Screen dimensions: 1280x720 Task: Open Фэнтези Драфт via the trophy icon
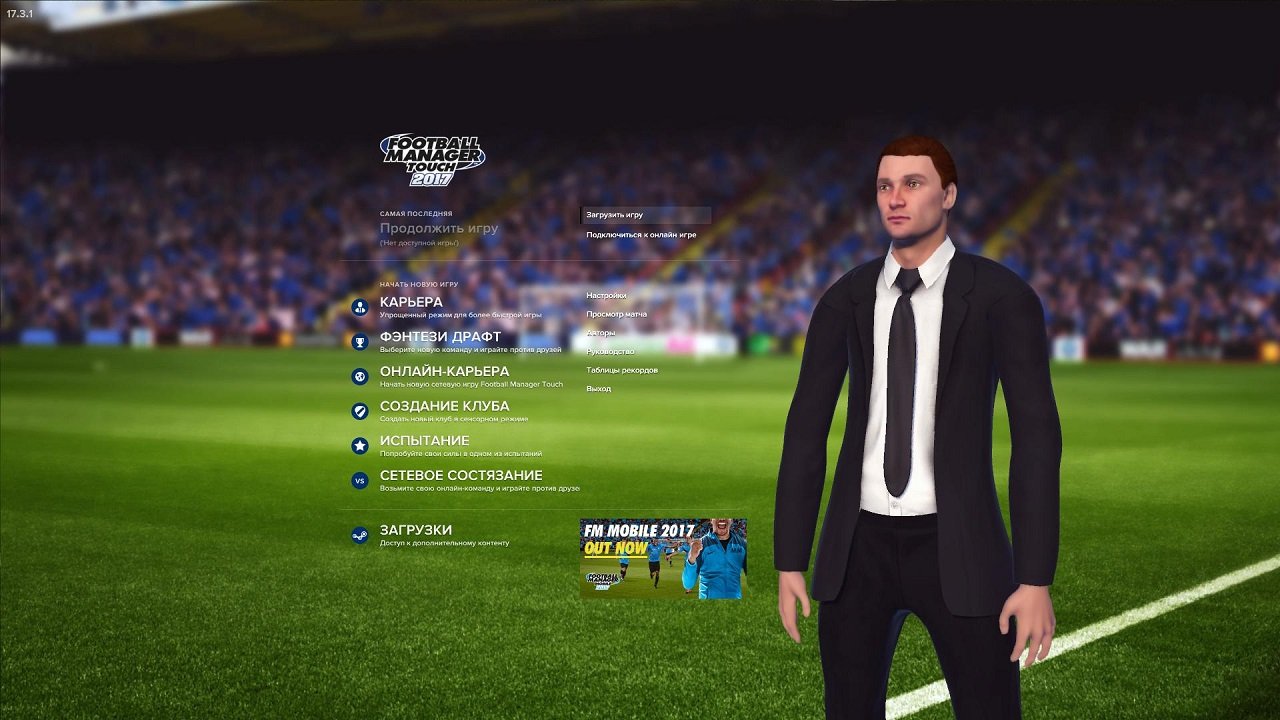pos(359,340)
